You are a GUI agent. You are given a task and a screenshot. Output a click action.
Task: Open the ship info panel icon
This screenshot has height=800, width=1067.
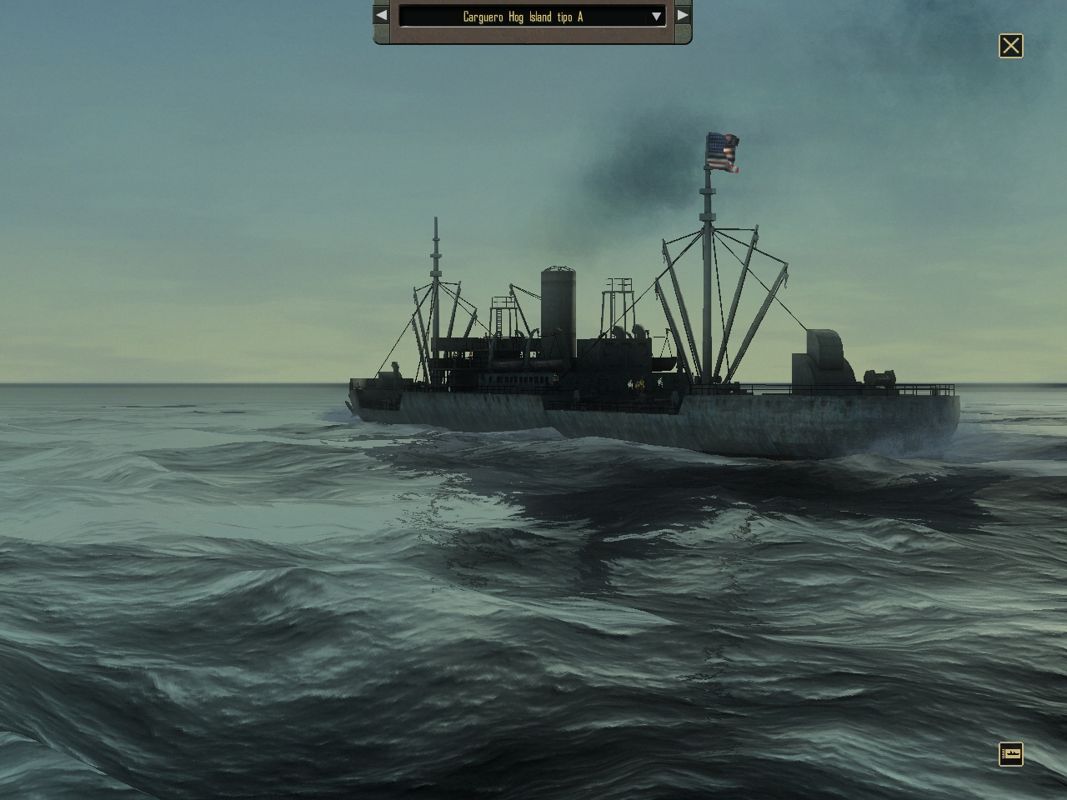pyautogui.click(x=1011, y=754)
